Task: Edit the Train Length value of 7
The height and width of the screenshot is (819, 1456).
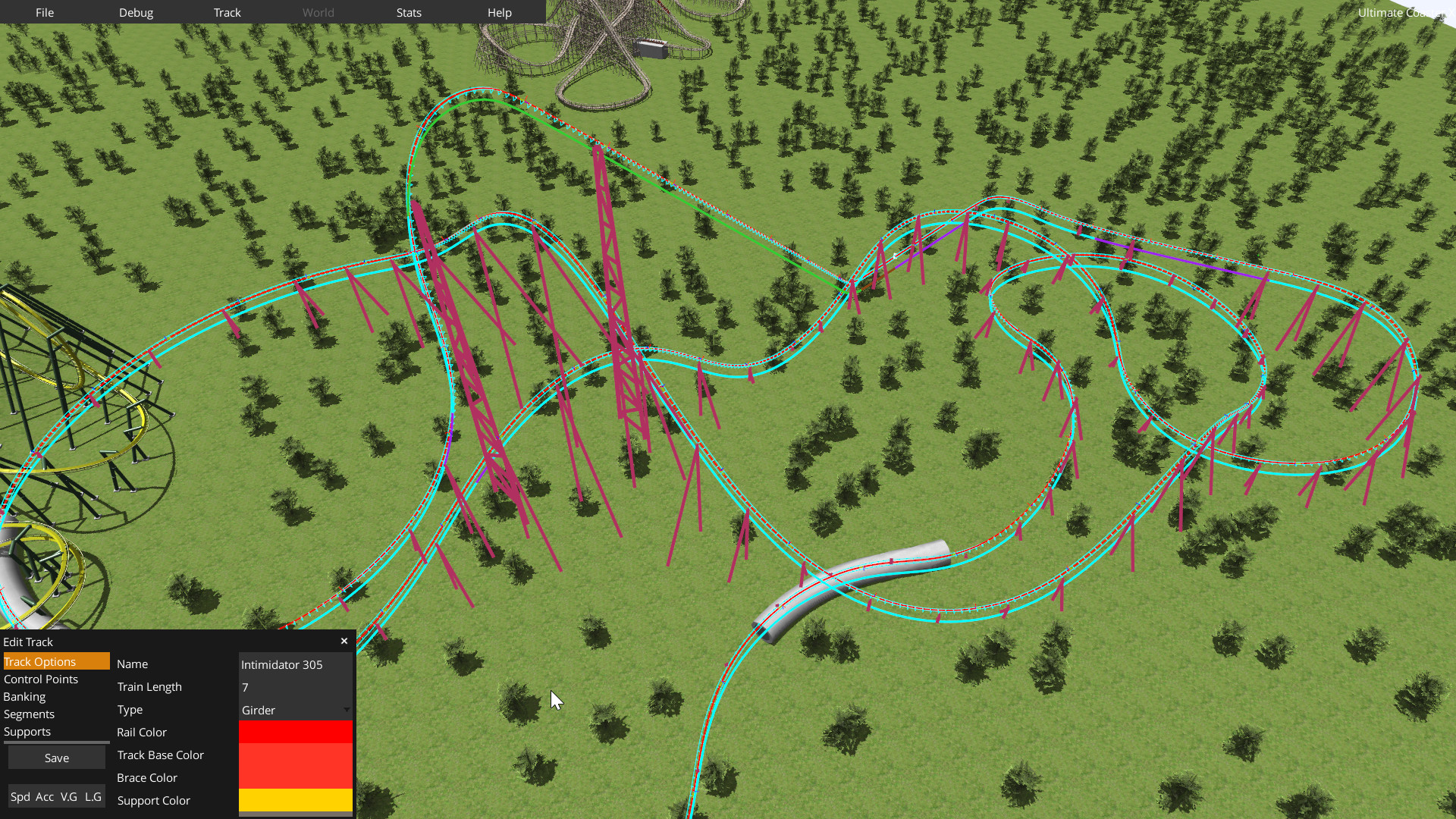Action: coord(295,687)
